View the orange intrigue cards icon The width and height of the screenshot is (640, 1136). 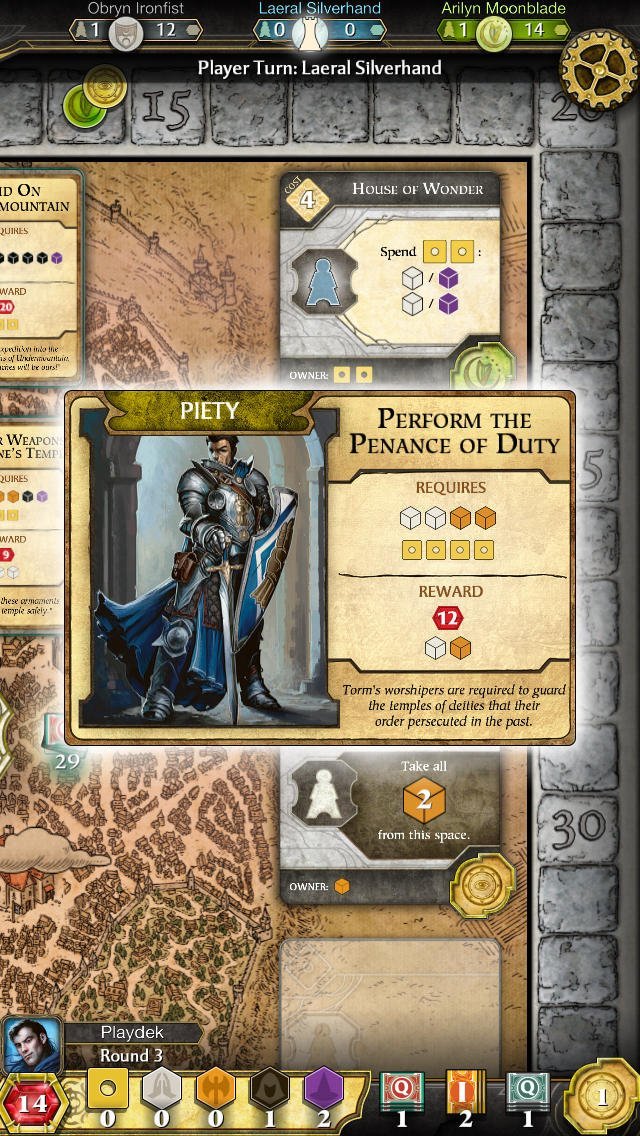(464, 1097)
